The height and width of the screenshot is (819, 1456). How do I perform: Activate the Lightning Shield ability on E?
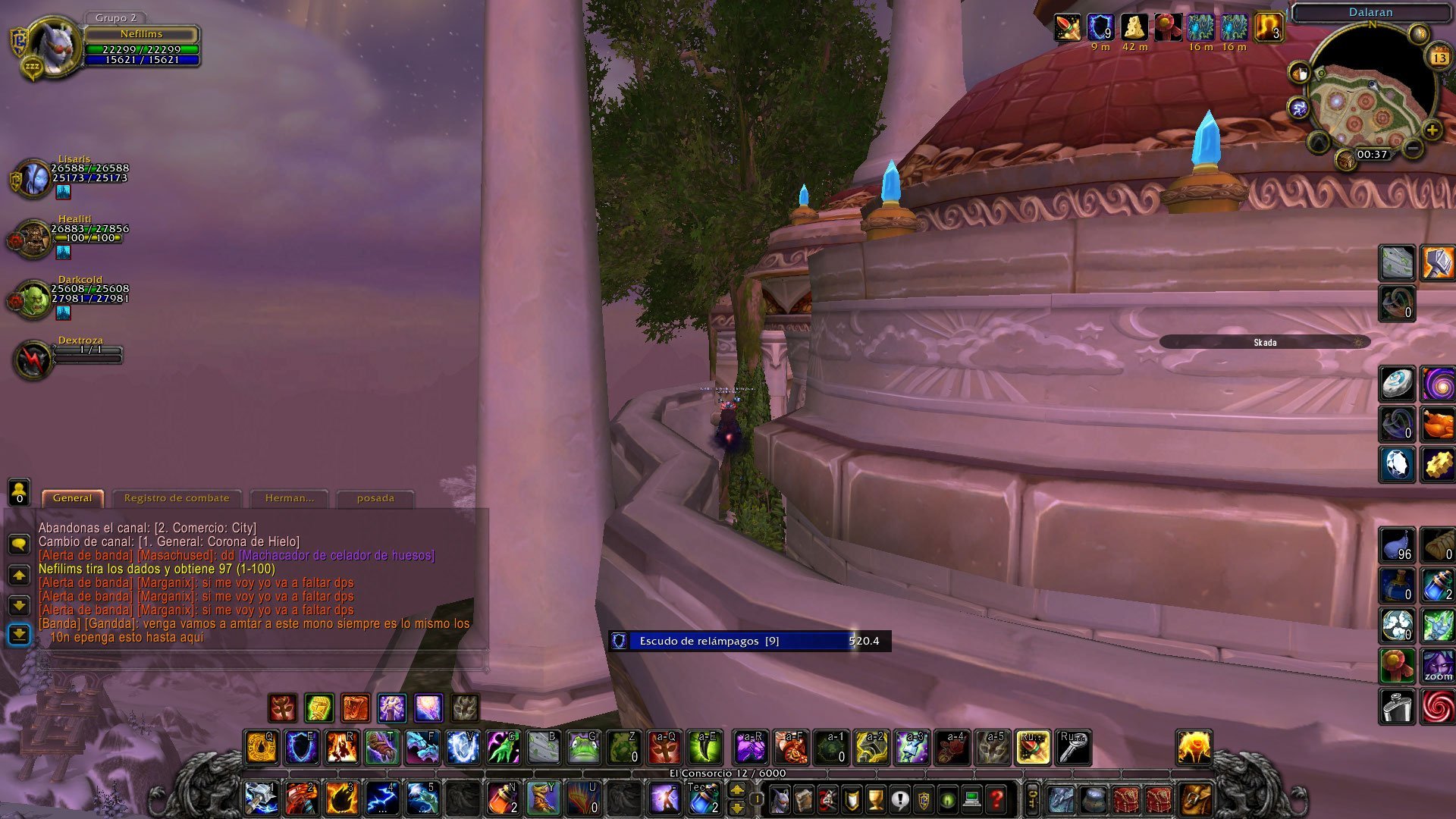coord(301,748)
